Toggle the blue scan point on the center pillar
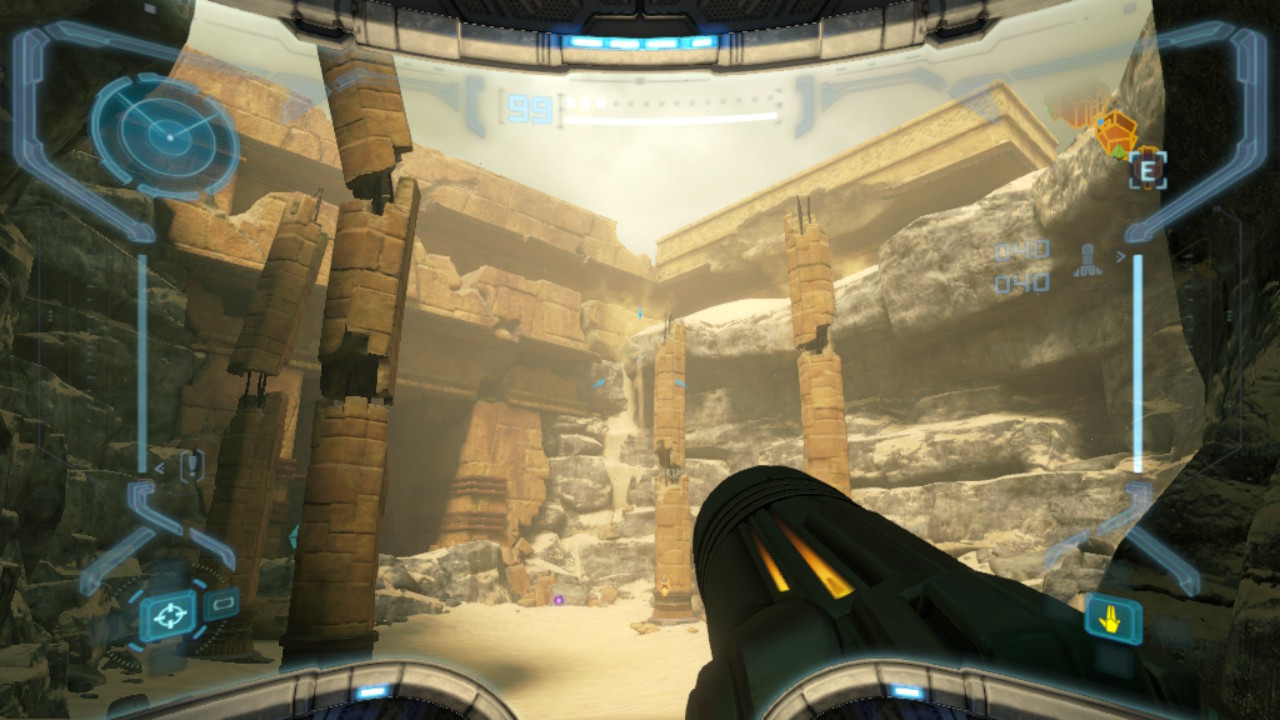Viewport: 1280px width, 720px height. coord(683,383)
